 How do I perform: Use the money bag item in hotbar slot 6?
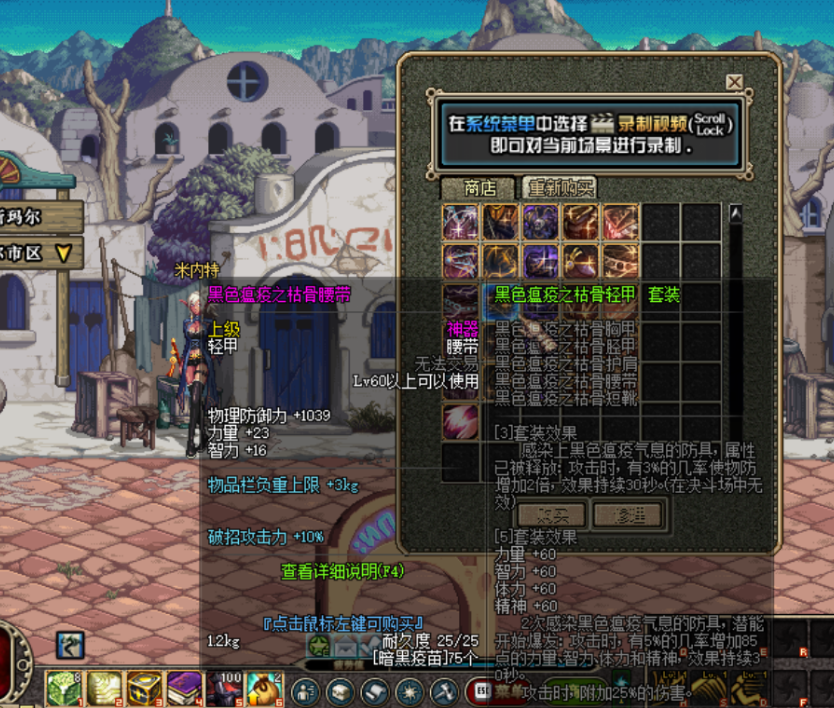click(262, 687)
